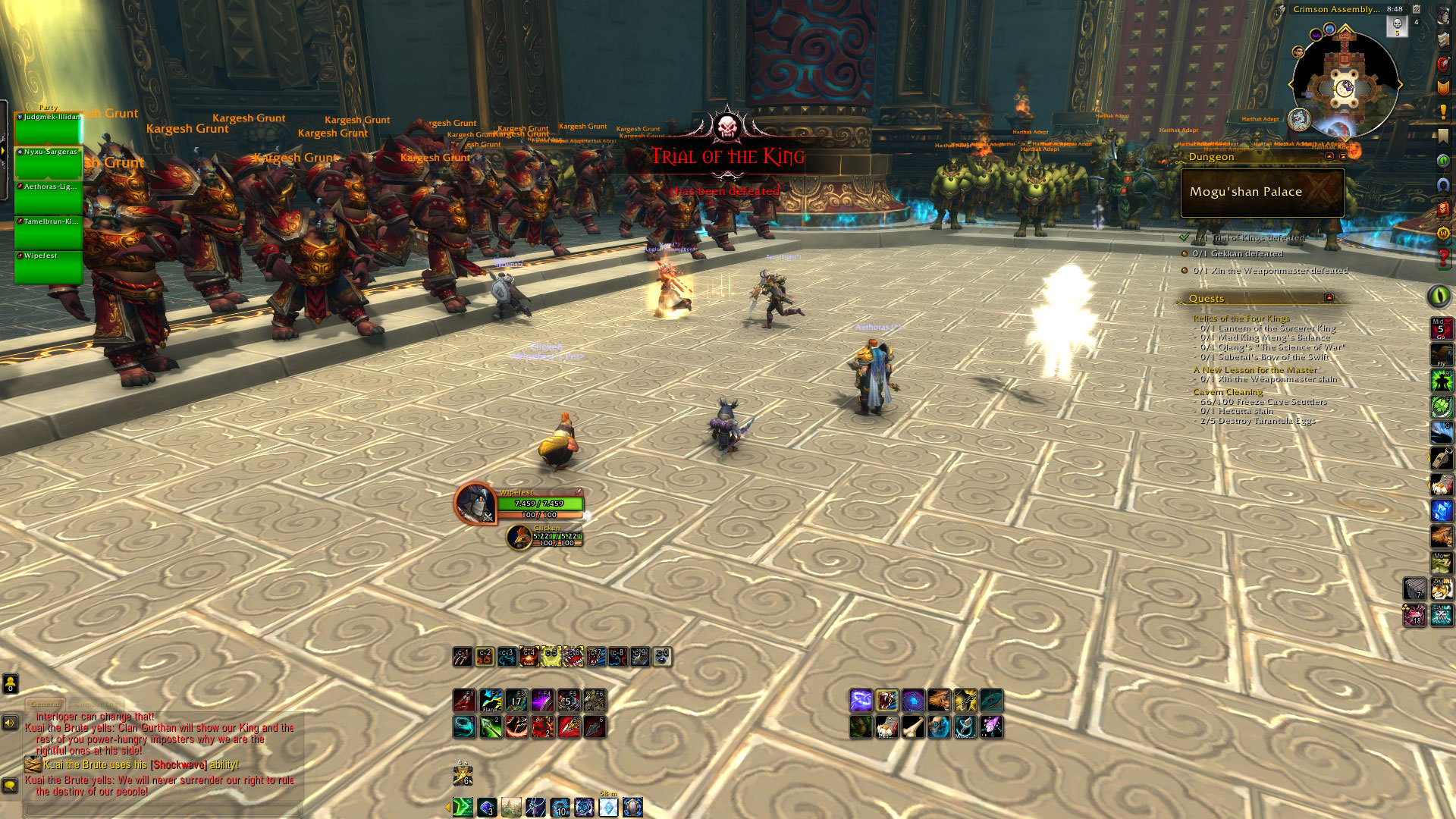1456x819 pixels.
Task: Click the bone pet action icon
Action: [x=913, y=727]
